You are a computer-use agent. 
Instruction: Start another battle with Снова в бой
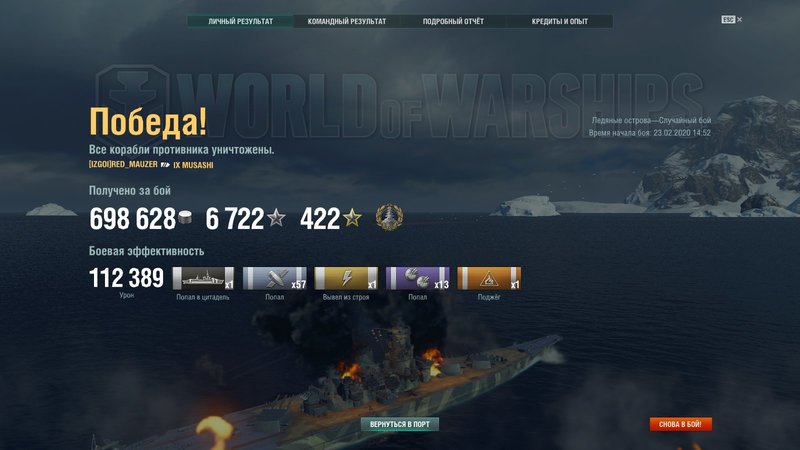tap(681, 424)
